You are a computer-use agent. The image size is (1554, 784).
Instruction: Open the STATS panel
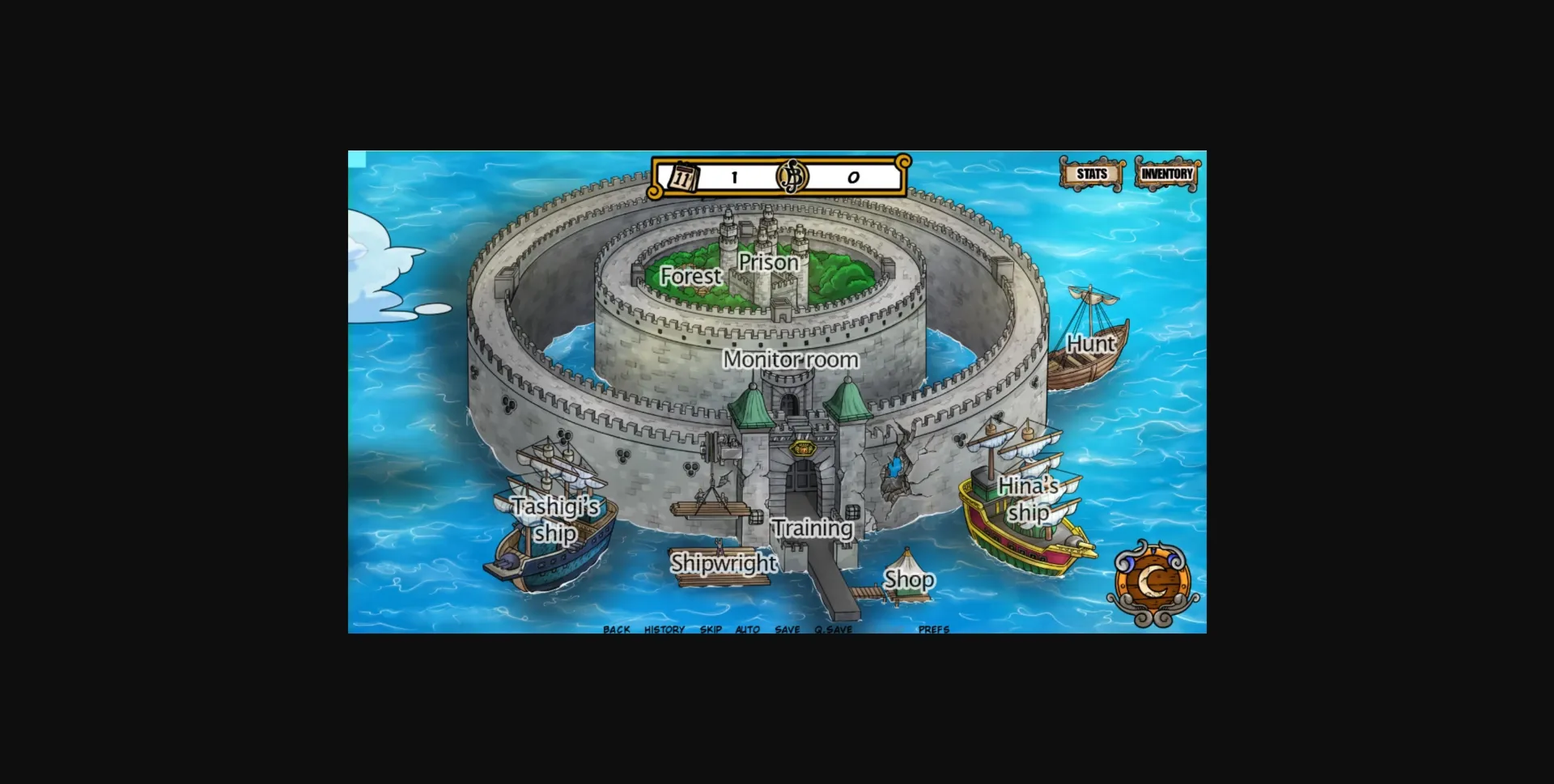click(1089, 172)
